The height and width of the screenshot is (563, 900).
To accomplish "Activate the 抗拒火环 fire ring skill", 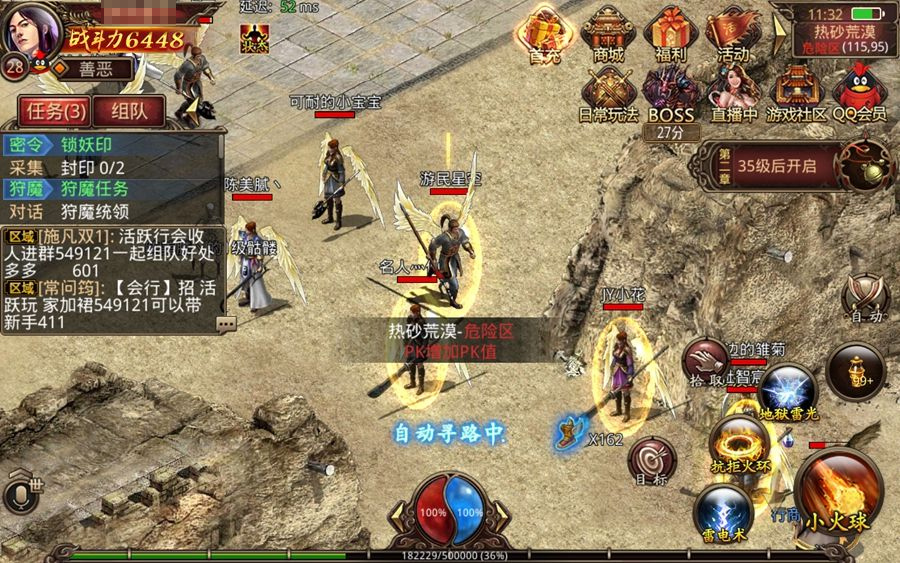I will click(740, 442).
